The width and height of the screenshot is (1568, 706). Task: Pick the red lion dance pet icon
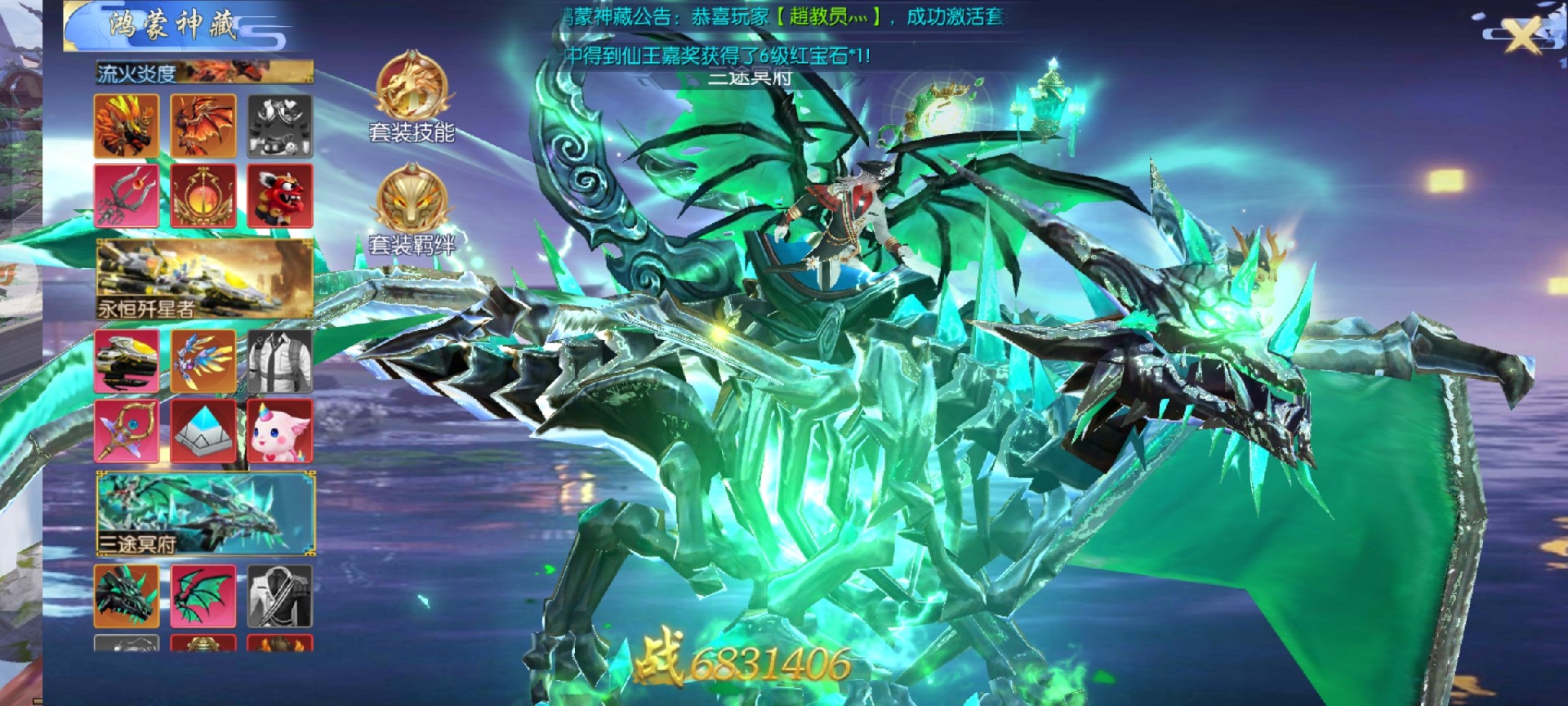click(x=280, y=196)
